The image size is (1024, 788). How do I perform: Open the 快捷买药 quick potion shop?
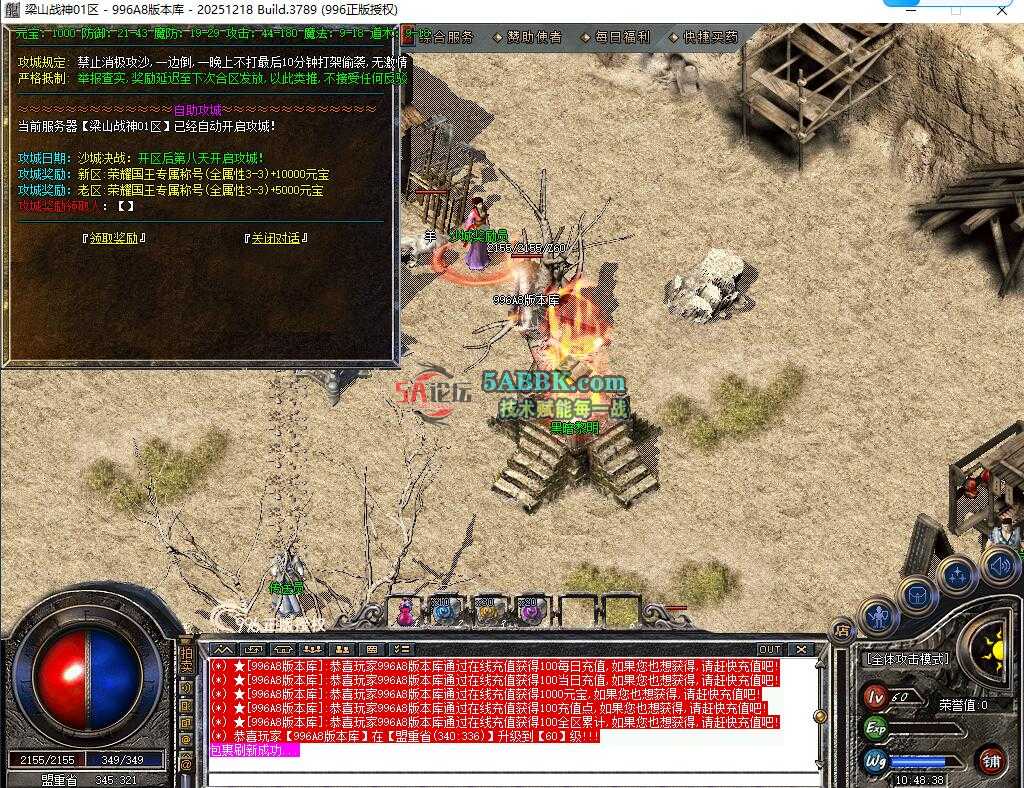tap(710, 37)
